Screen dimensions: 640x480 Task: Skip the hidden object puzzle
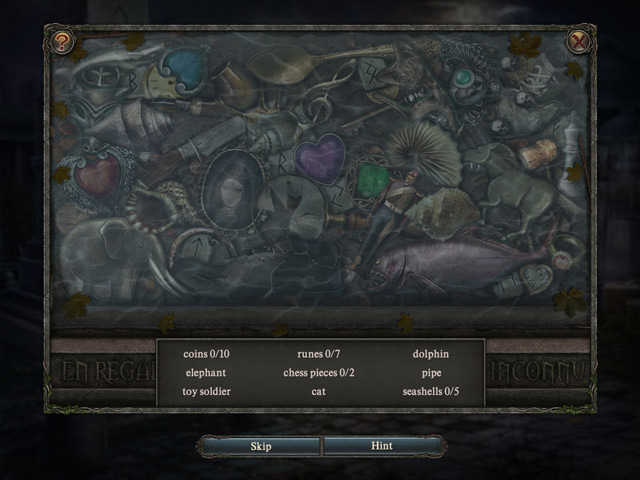pos(260,446)
